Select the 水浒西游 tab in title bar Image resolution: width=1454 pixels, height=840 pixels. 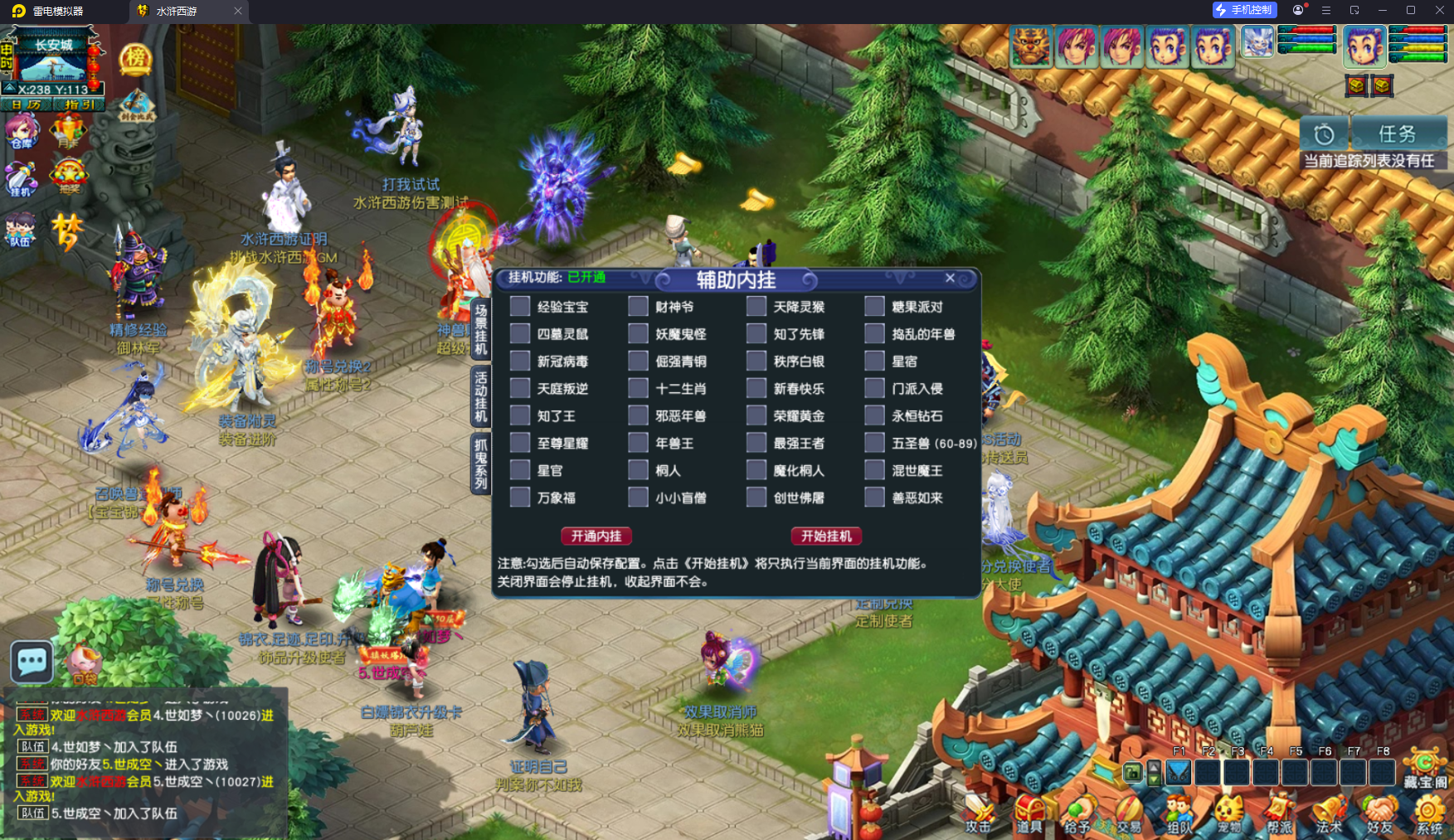point(174,12)
